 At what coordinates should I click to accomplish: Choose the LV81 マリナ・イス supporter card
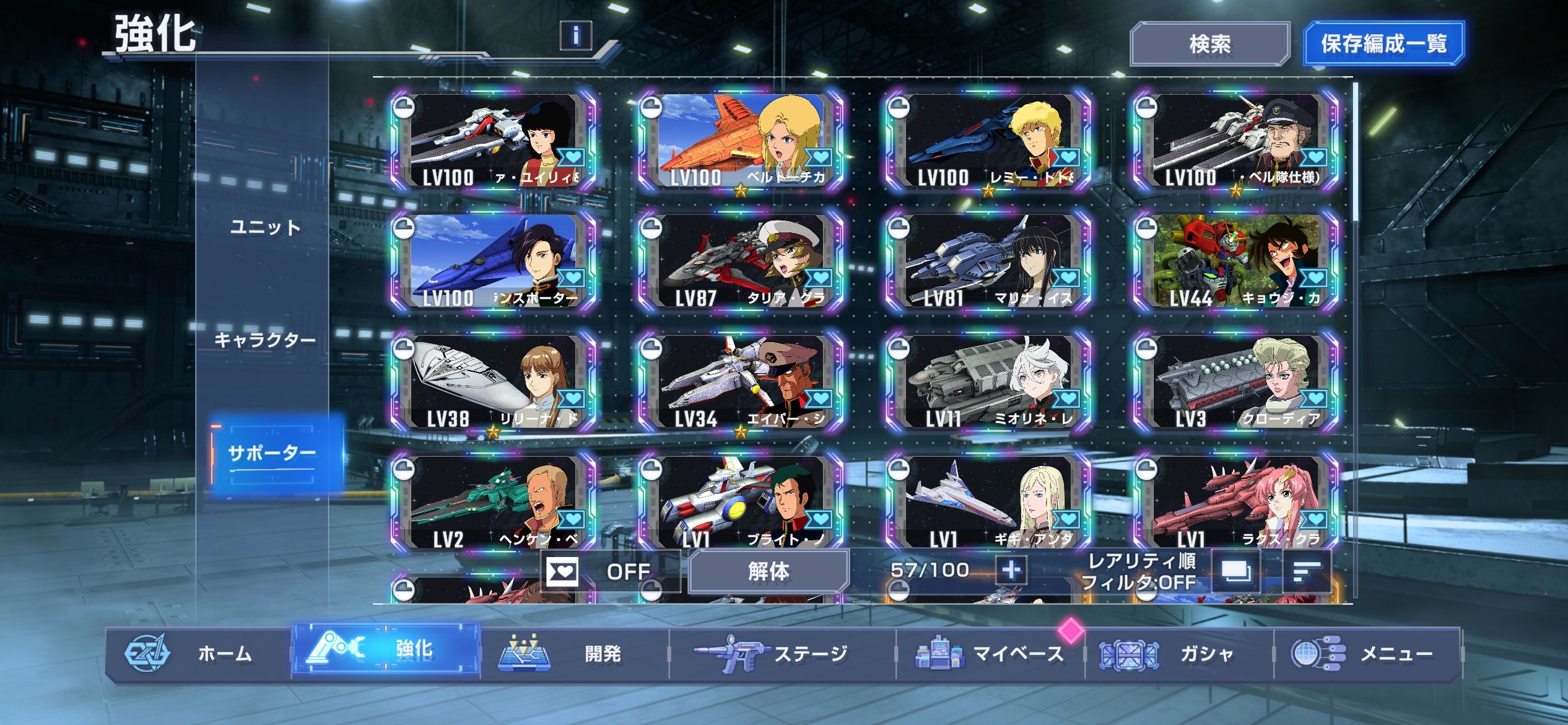[988, 261]
